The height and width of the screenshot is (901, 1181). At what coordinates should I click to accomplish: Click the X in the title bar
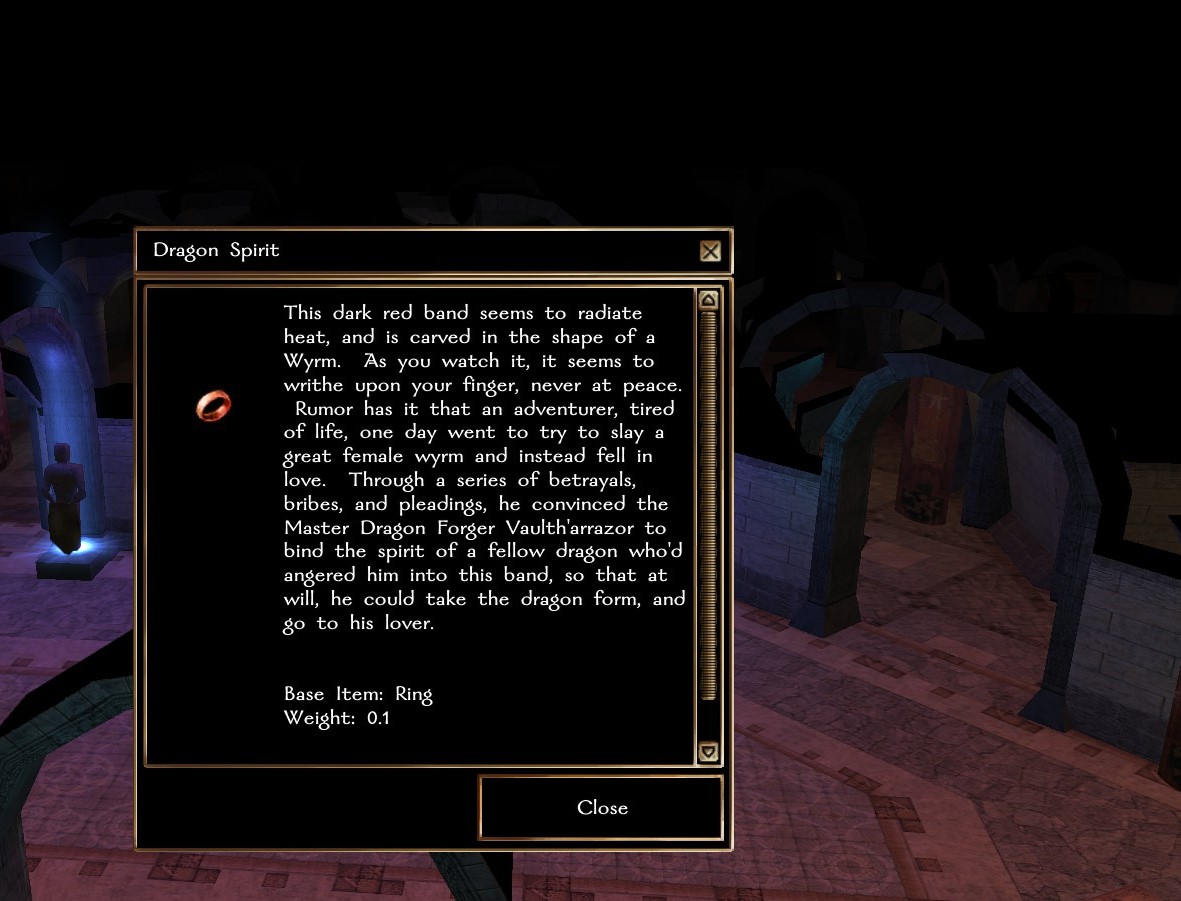[x=710, y=251]
